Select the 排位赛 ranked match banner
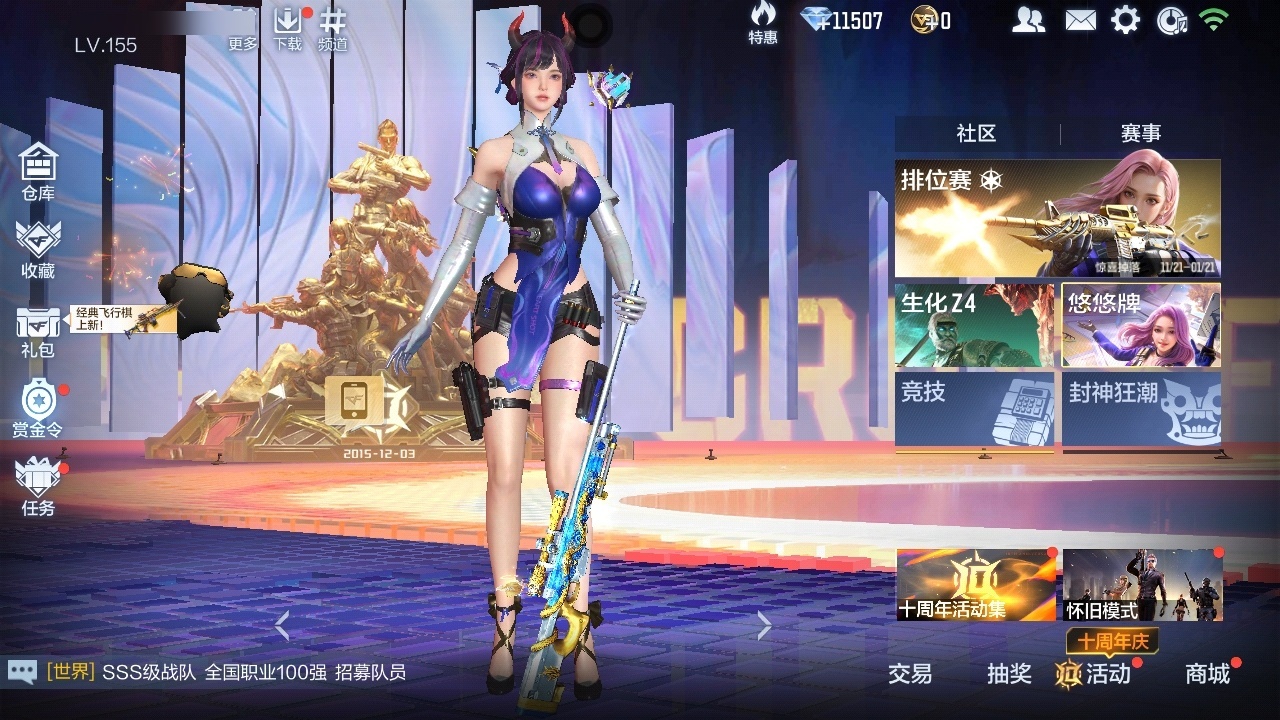This screenshot has height=720, width=1280. 1057,218
